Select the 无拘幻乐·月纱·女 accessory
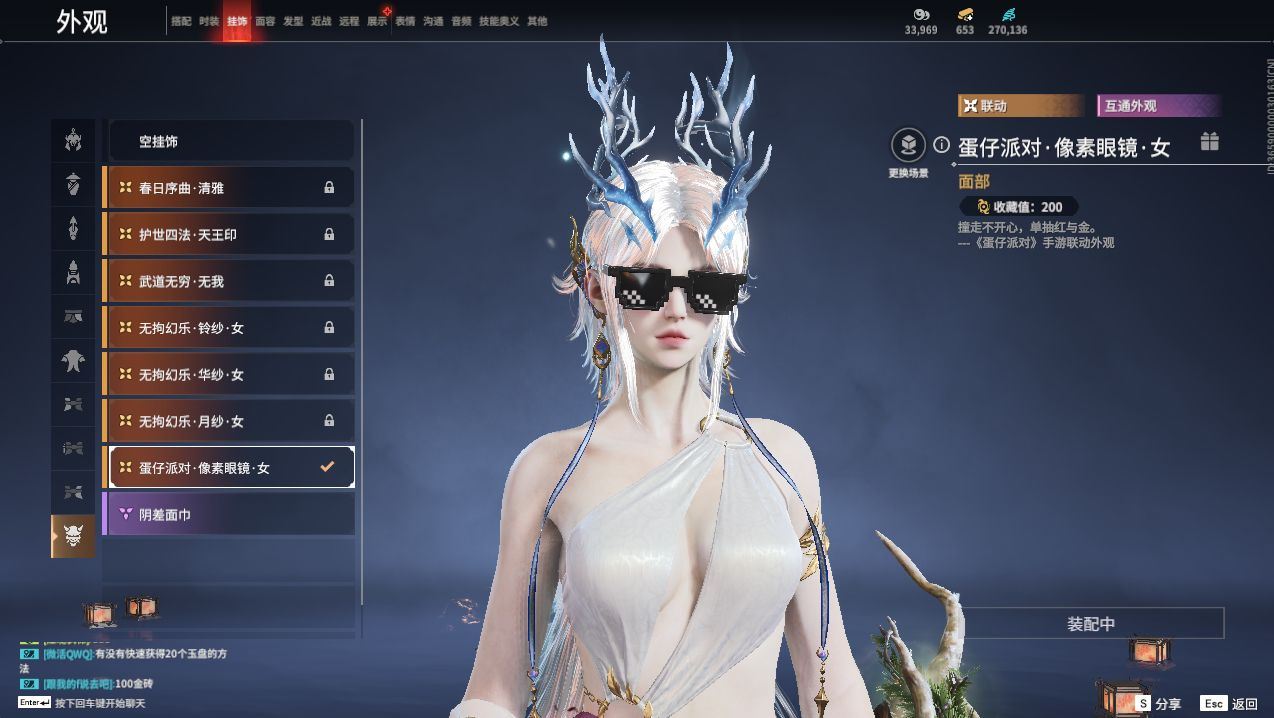The height and width of the screenshot is (718, 1274). coord(230,421)
